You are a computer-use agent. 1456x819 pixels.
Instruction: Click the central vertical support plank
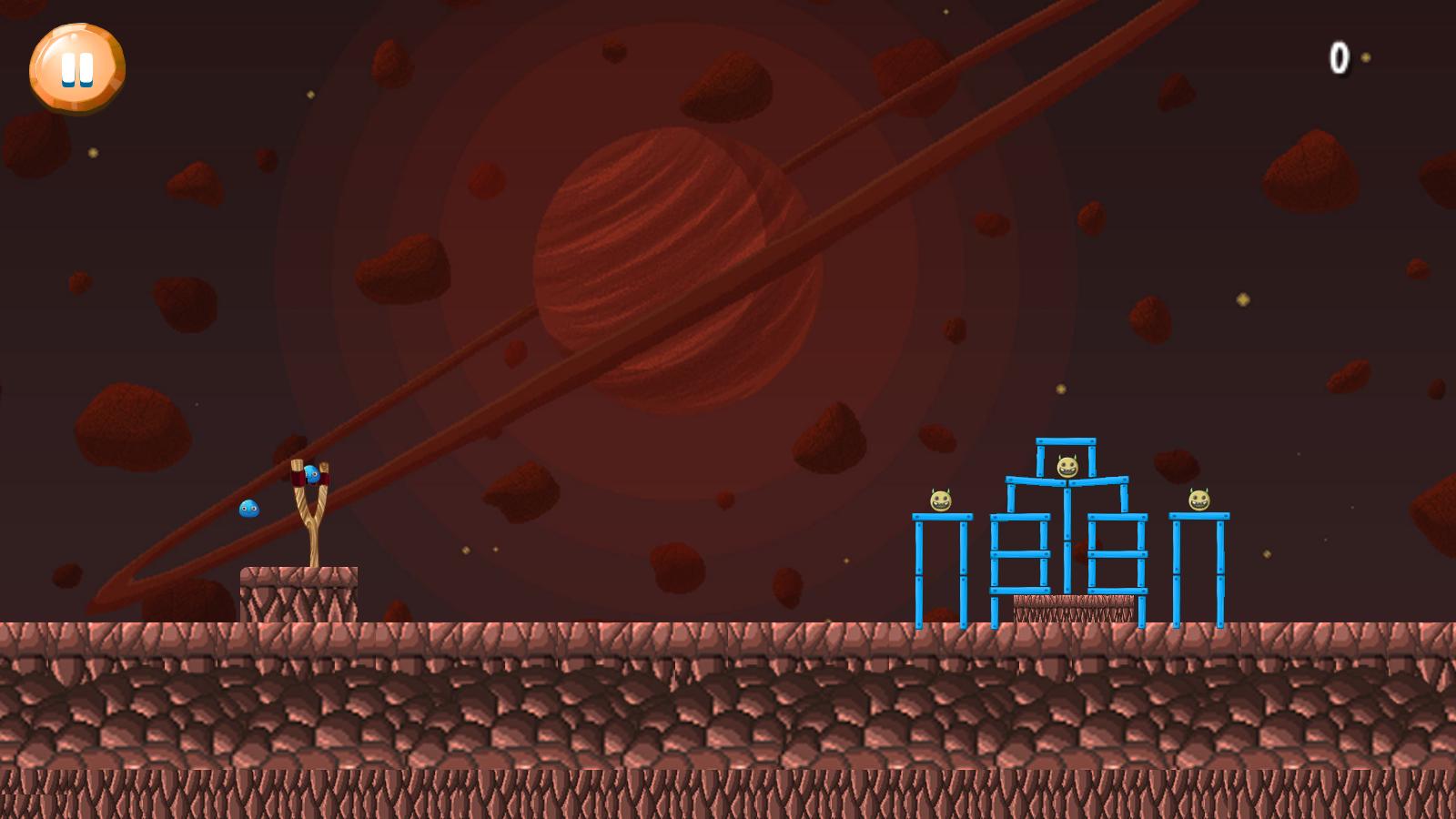click(x=1067, y=540)
